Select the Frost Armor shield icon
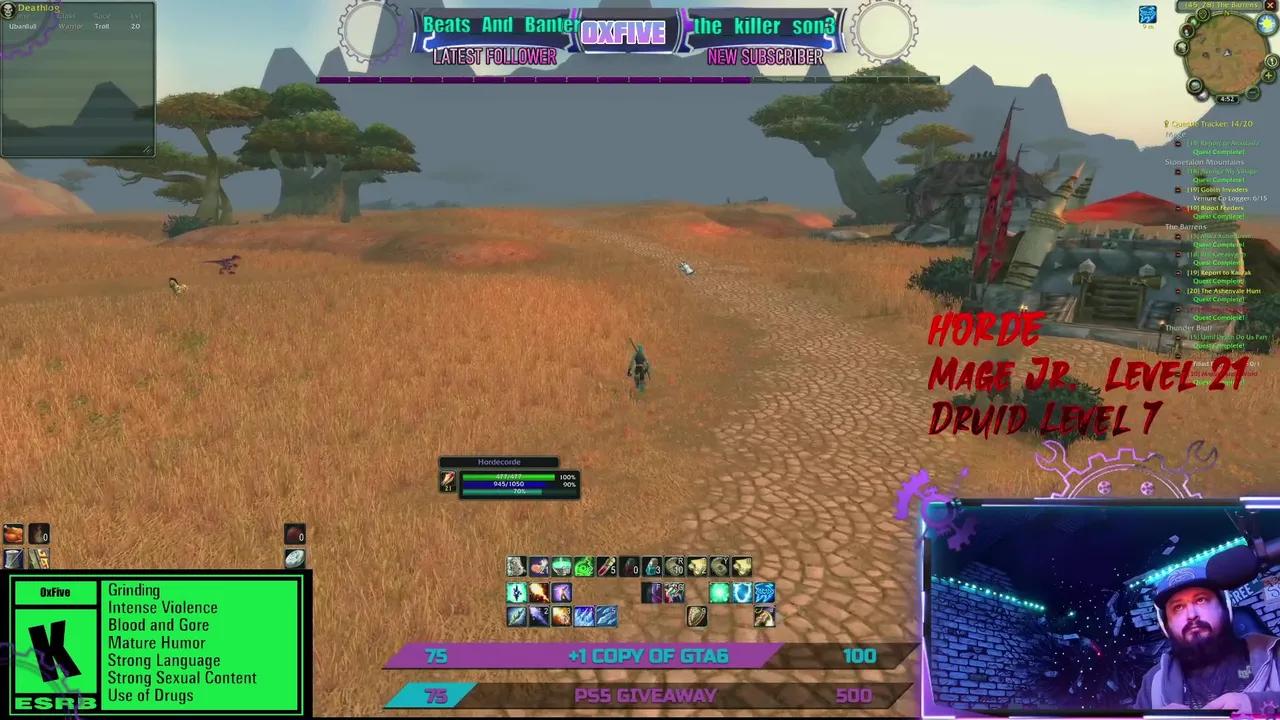Screen dimensions: 1280x720 click(742, 593)
